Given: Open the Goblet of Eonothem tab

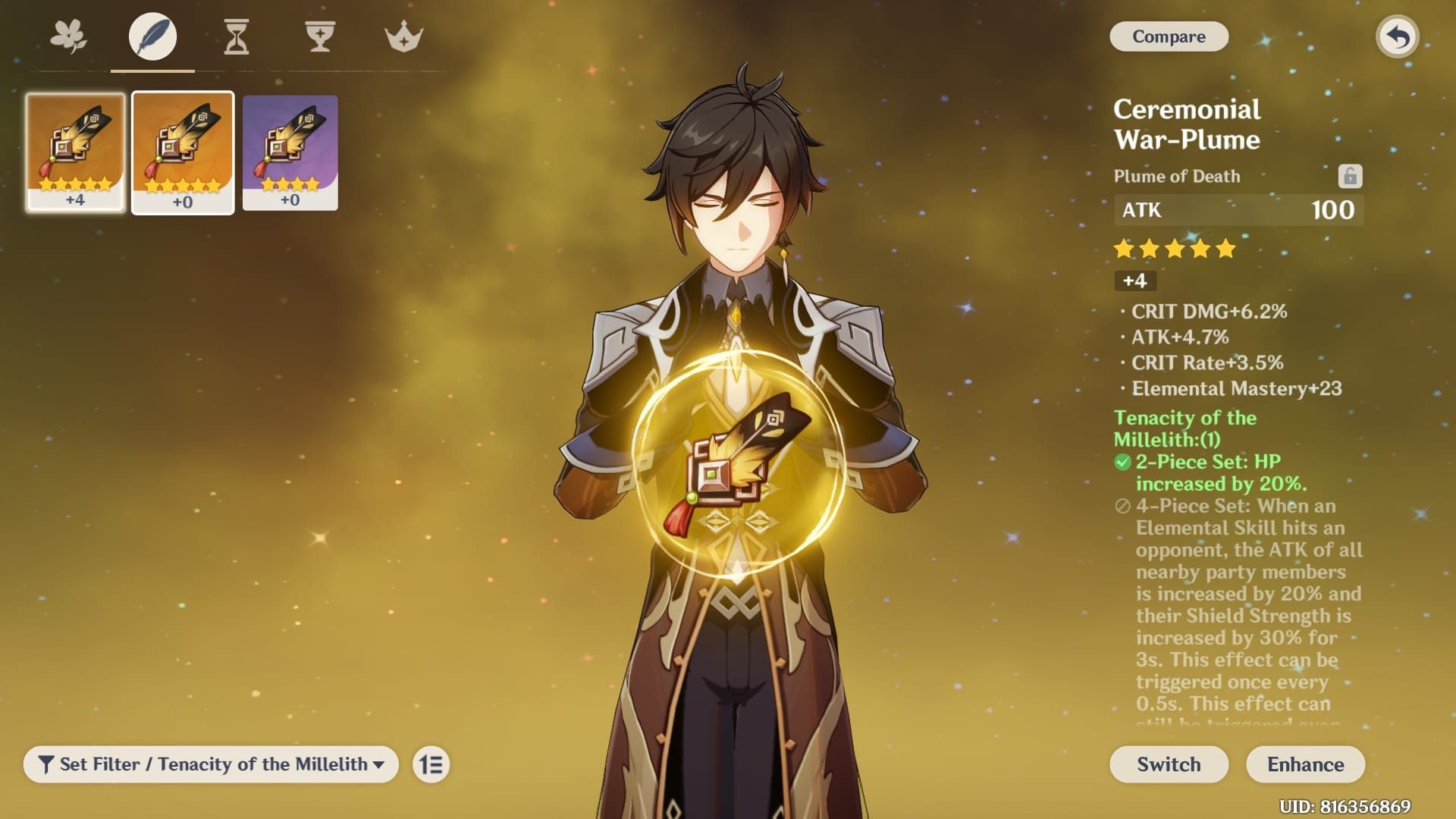Looking at the screenshot, I should (x=320, y=36).
